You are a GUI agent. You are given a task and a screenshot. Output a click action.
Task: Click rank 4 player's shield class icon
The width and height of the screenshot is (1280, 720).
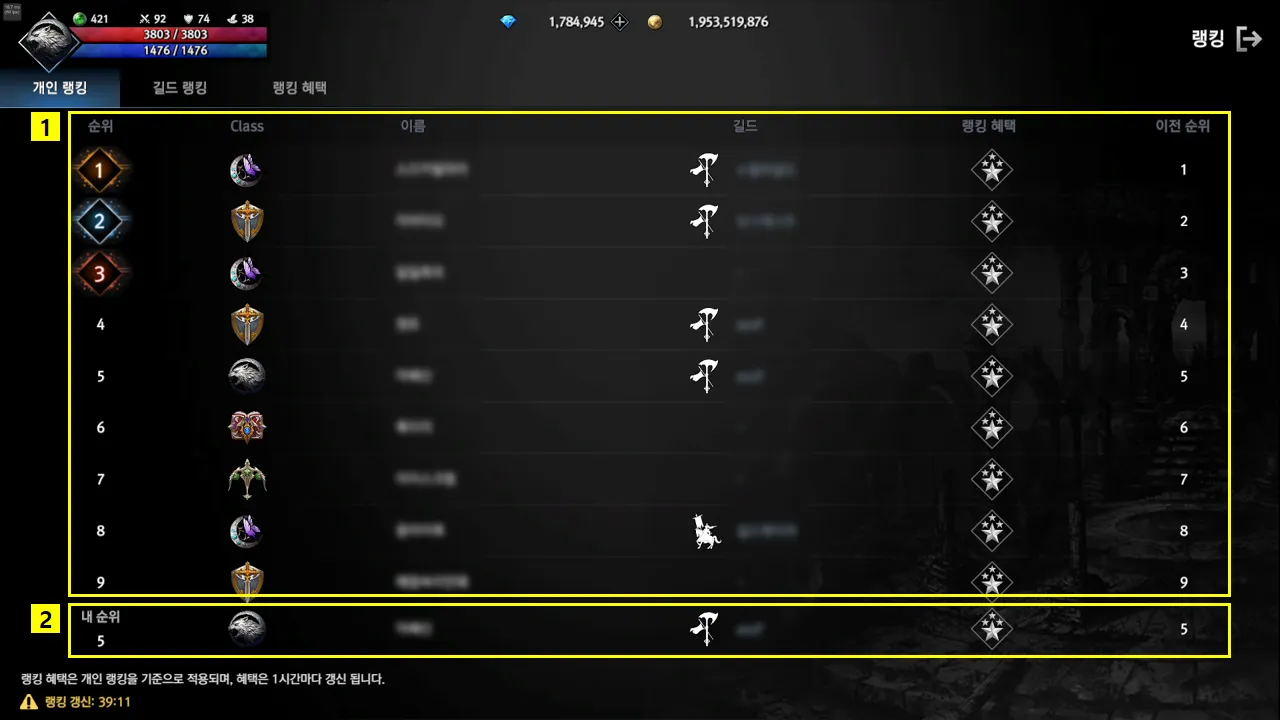(x=247, y=325)
